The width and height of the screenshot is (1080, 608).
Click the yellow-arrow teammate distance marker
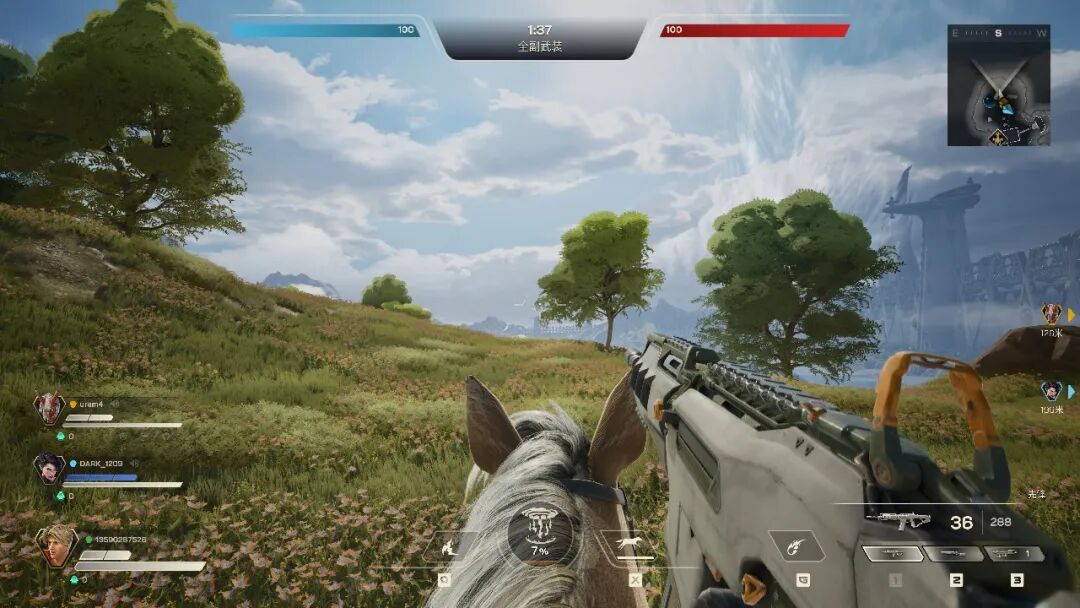(x=1054, y=315)
